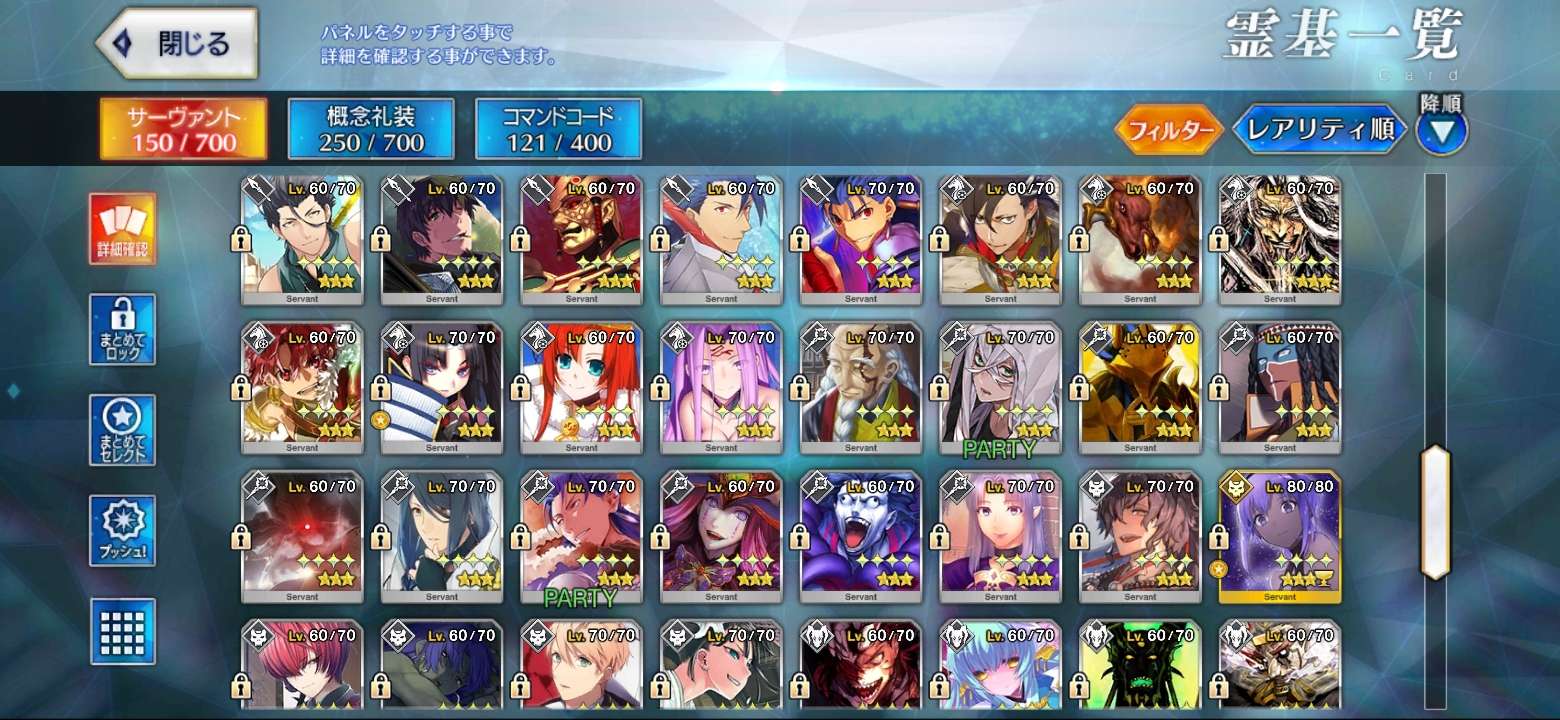Choose the まとめてセレクト bulk select button
Image resolution: width=1560 pixels, height=720 pixels.
click(122, 430)
